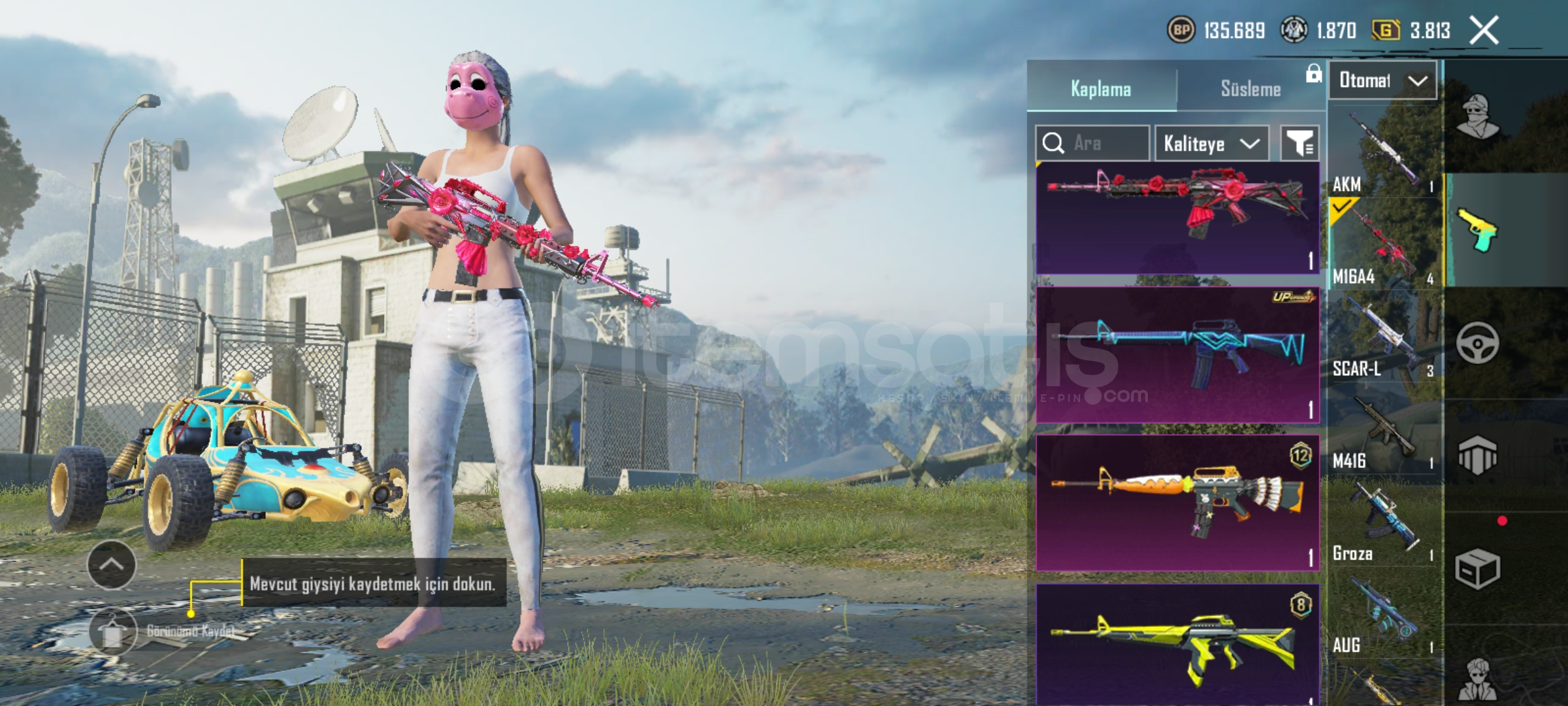Open the character outfit category icon
The width and height of the screenshot is (1568, 706).
pos(1477,118)
